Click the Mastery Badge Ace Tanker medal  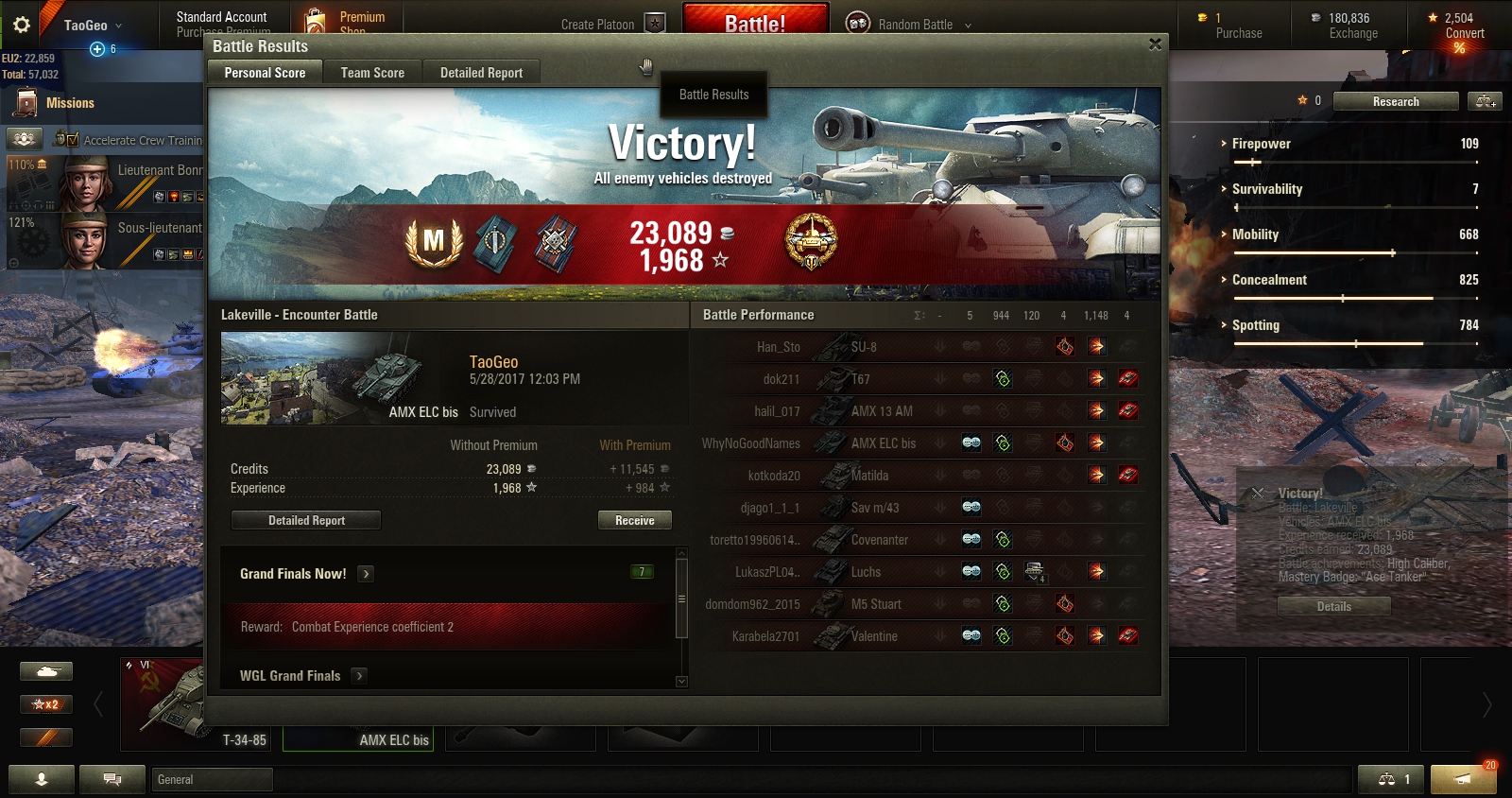433,242
